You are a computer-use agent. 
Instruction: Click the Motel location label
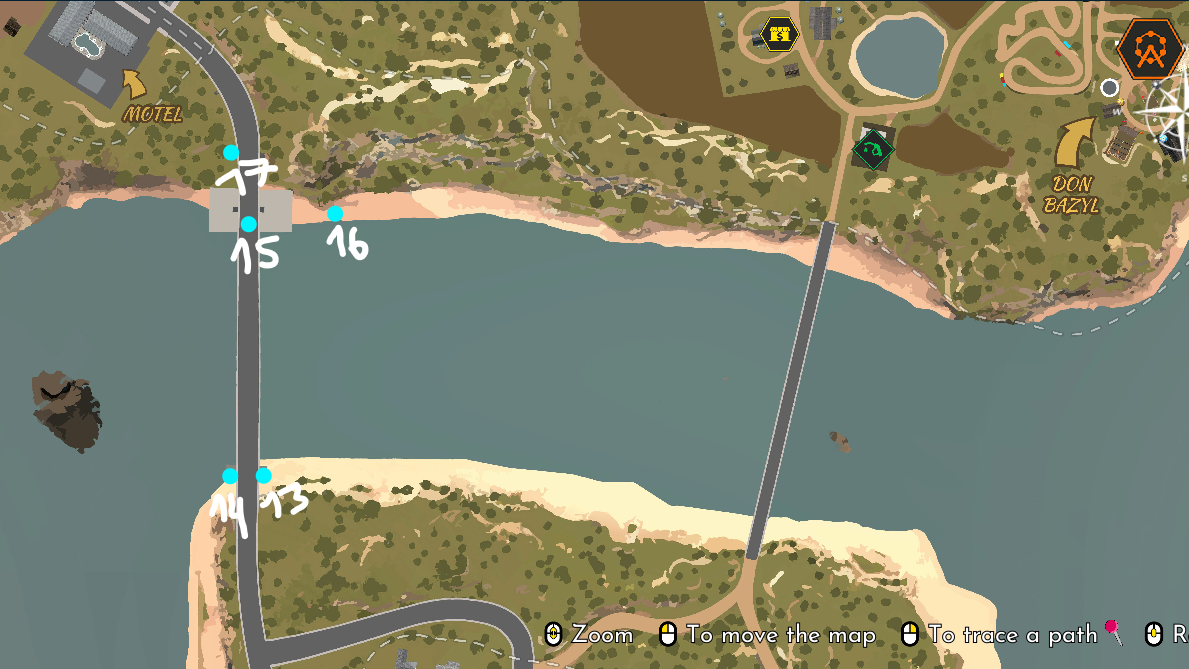tap(152, 114)
